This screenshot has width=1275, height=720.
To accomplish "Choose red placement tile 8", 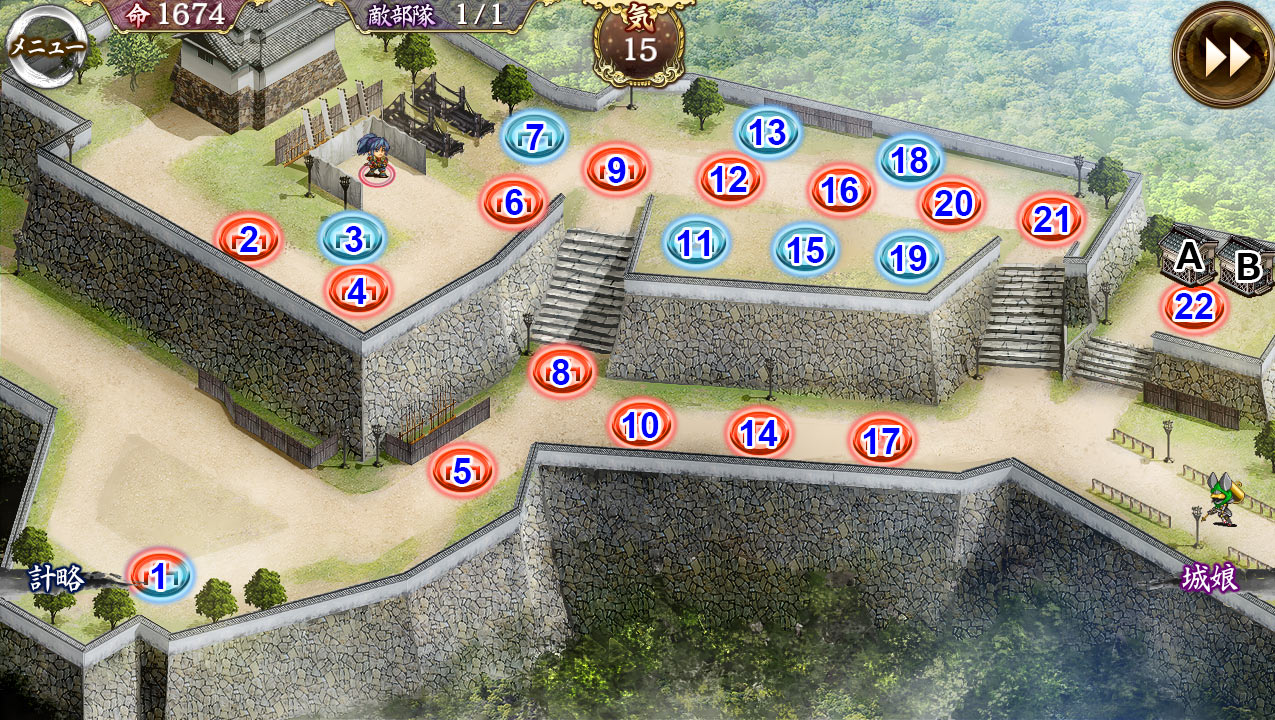I will [x=561, y=373].
